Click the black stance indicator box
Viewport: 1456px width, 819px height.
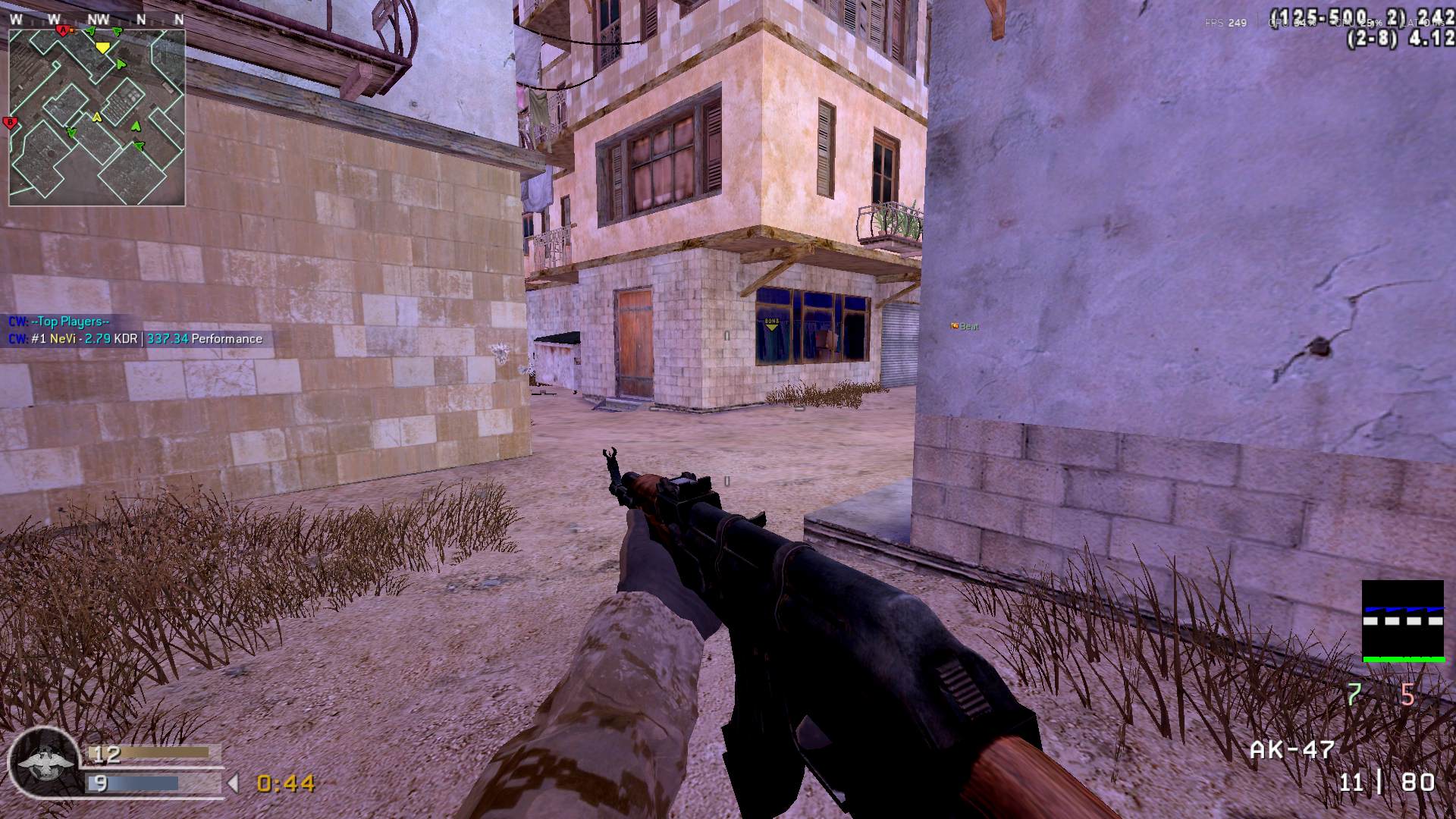[x=1402, y=621]
